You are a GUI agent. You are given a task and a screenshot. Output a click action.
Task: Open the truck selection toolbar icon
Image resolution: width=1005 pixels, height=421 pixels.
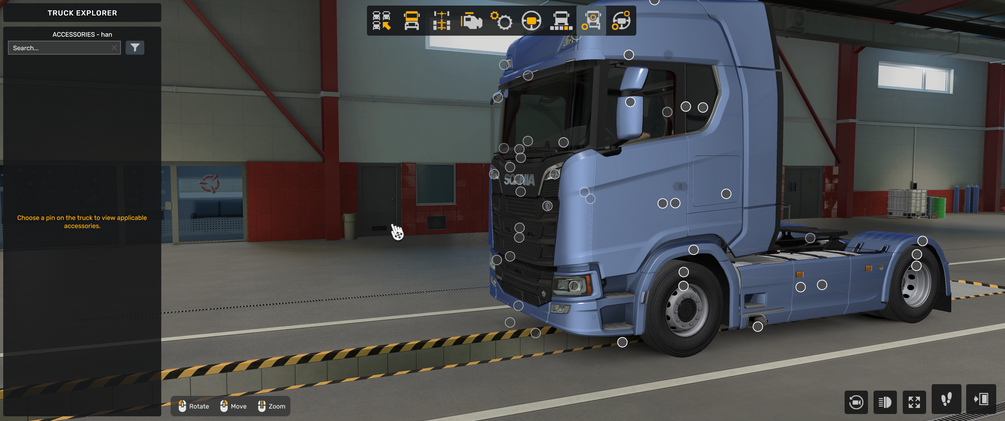pos(381,21)
